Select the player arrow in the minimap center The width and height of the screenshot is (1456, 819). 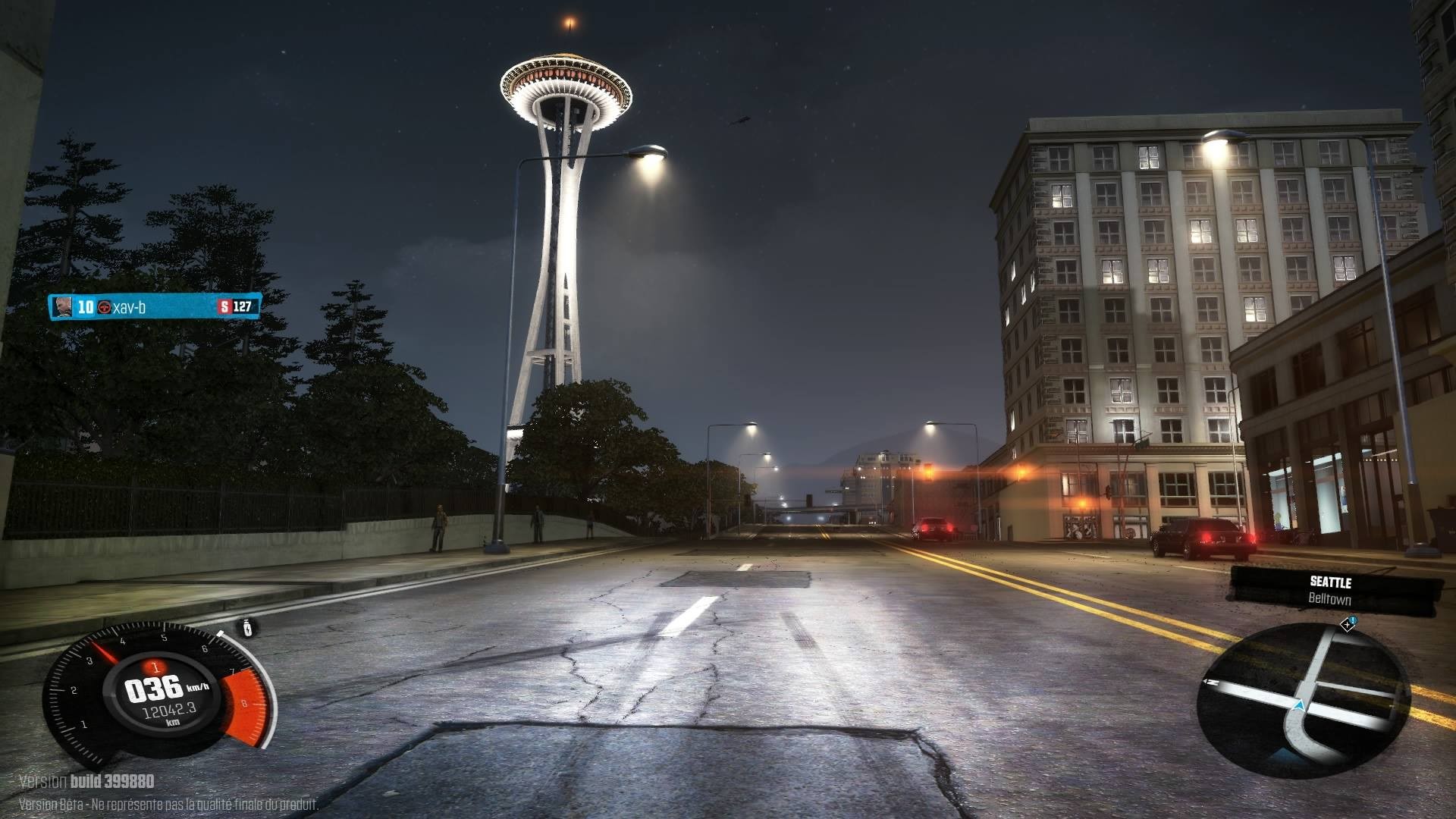pos(1300,705)
